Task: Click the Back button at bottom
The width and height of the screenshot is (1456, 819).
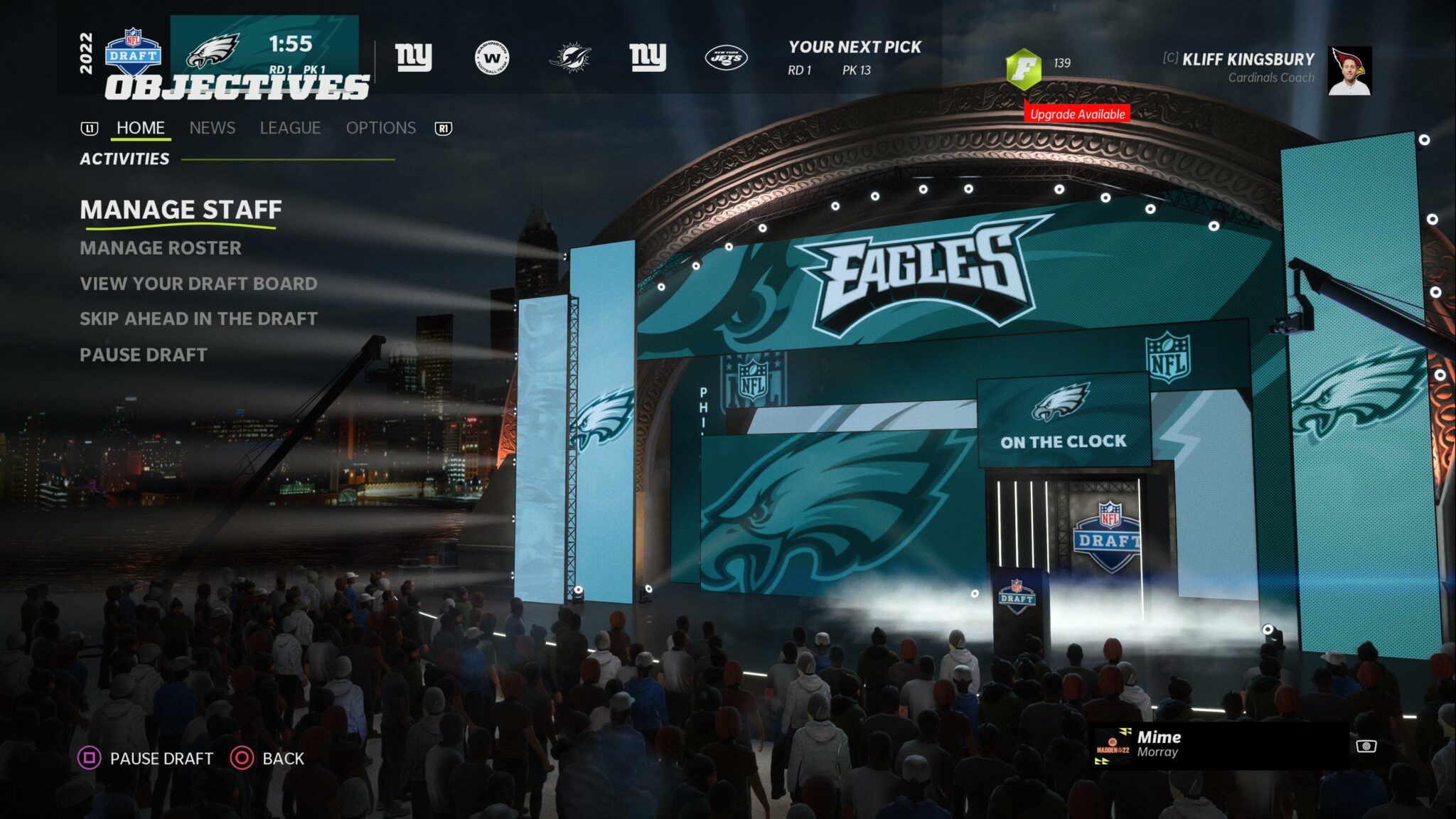Action: pos(267,759)
